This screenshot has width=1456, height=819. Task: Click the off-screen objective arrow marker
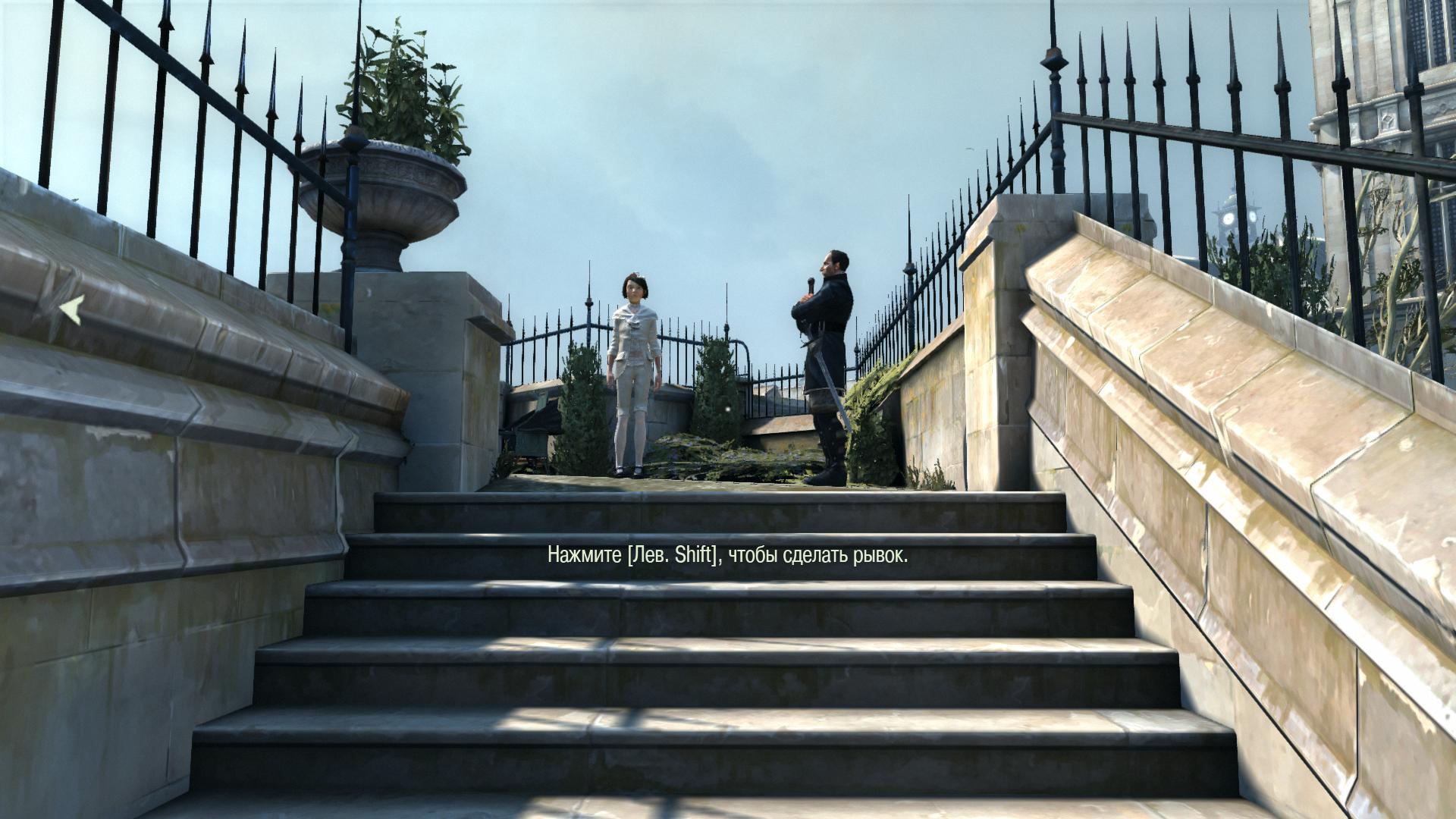coord(72,310)
